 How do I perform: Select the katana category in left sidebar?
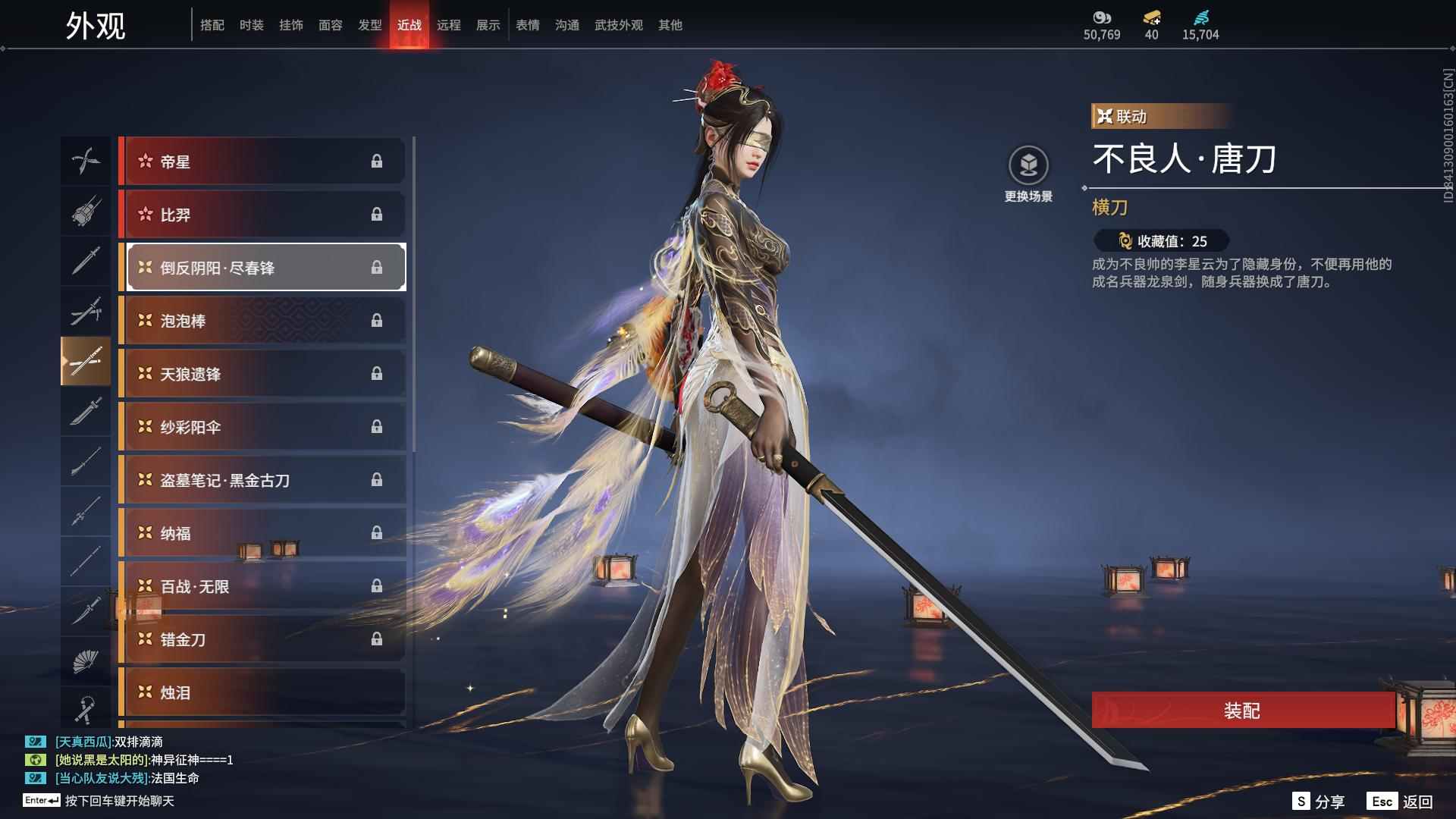(86, 362)
